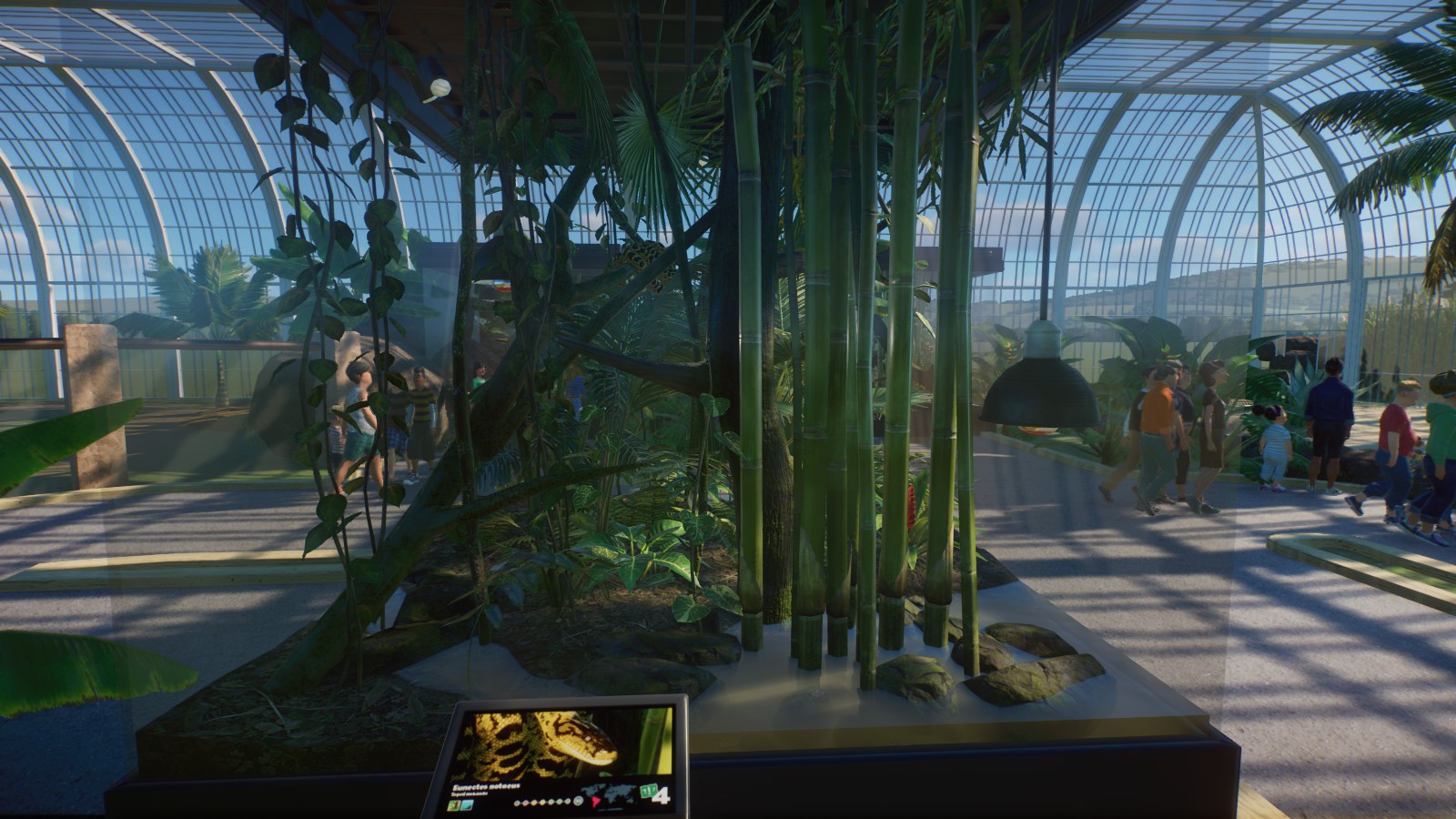1456x819 pixels.
Task: Click the number 4 education rating
Action: click(662, 795)
